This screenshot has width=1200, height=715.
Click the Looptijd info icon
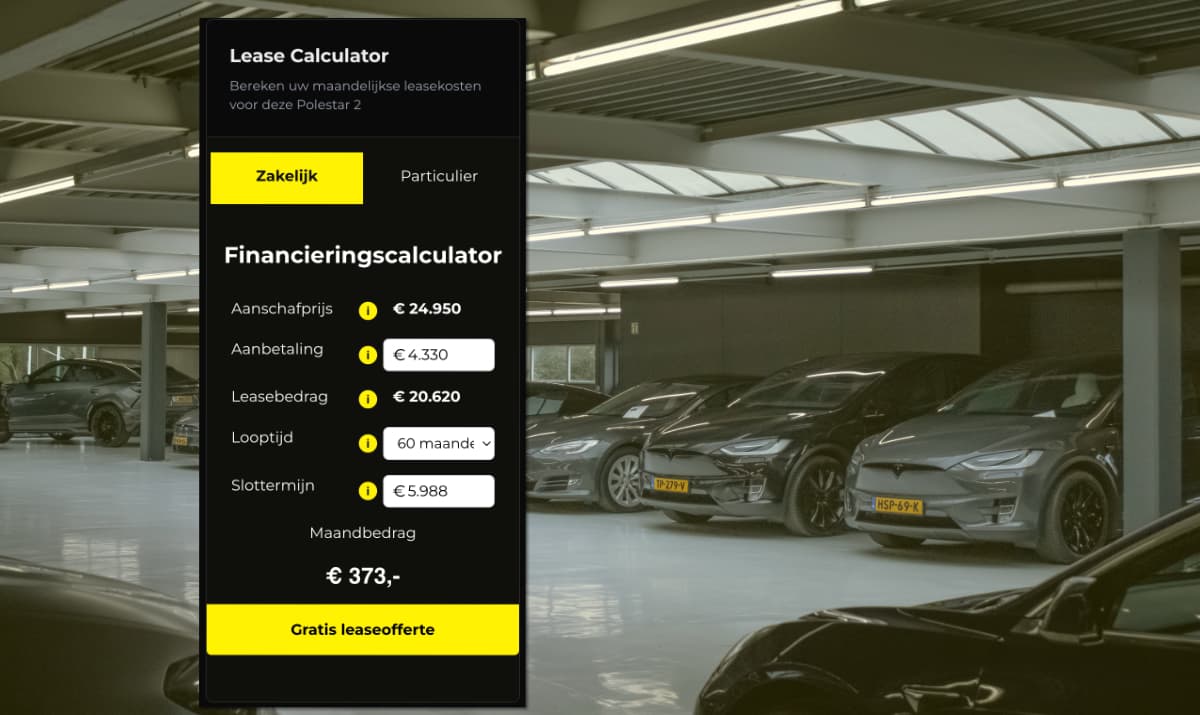tap(368, 443)
